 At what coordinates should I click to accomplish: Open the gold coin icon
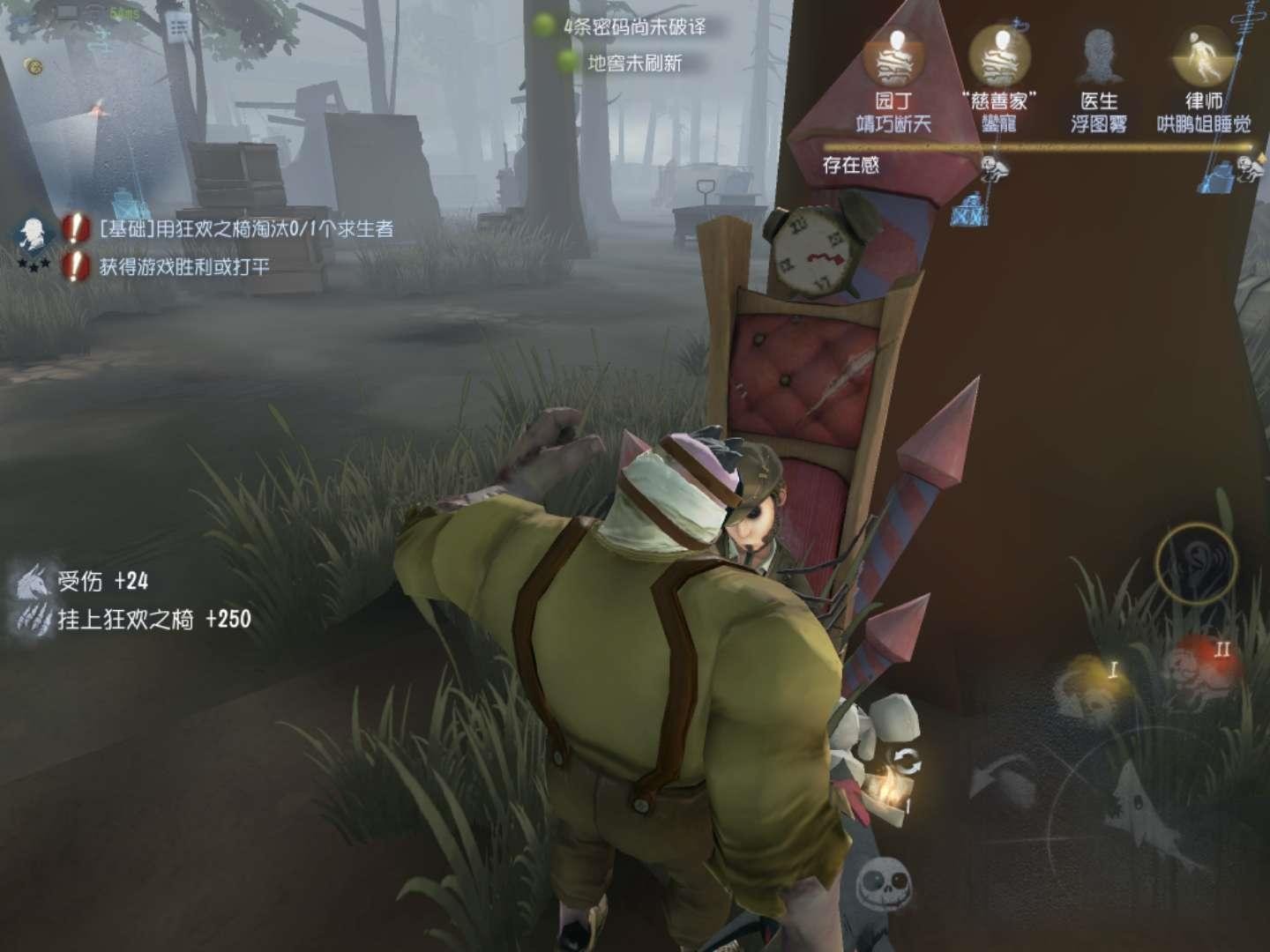point(34,66)
